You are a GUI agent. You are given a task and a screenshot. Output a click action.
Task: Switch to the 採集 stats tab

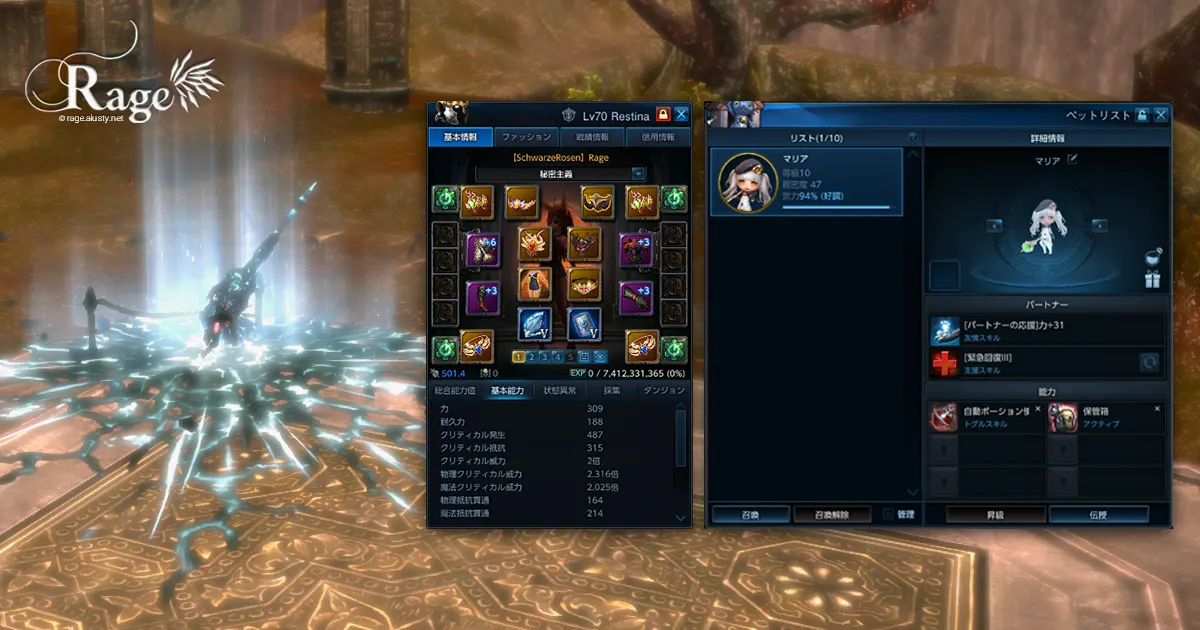[611, 390]
